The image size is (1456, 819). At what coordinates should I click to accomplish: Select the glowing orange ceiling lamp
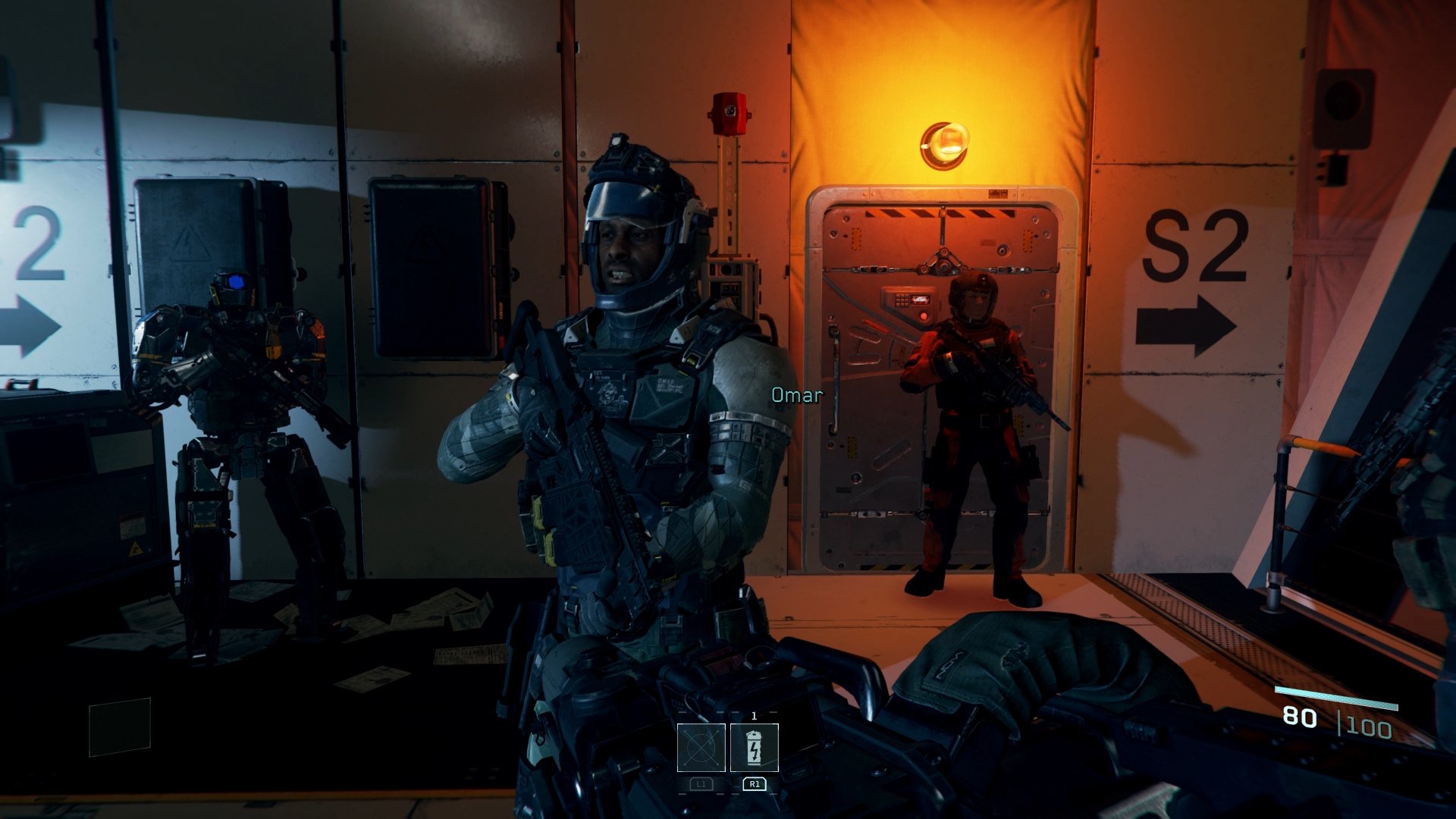[x=946, y=144]
